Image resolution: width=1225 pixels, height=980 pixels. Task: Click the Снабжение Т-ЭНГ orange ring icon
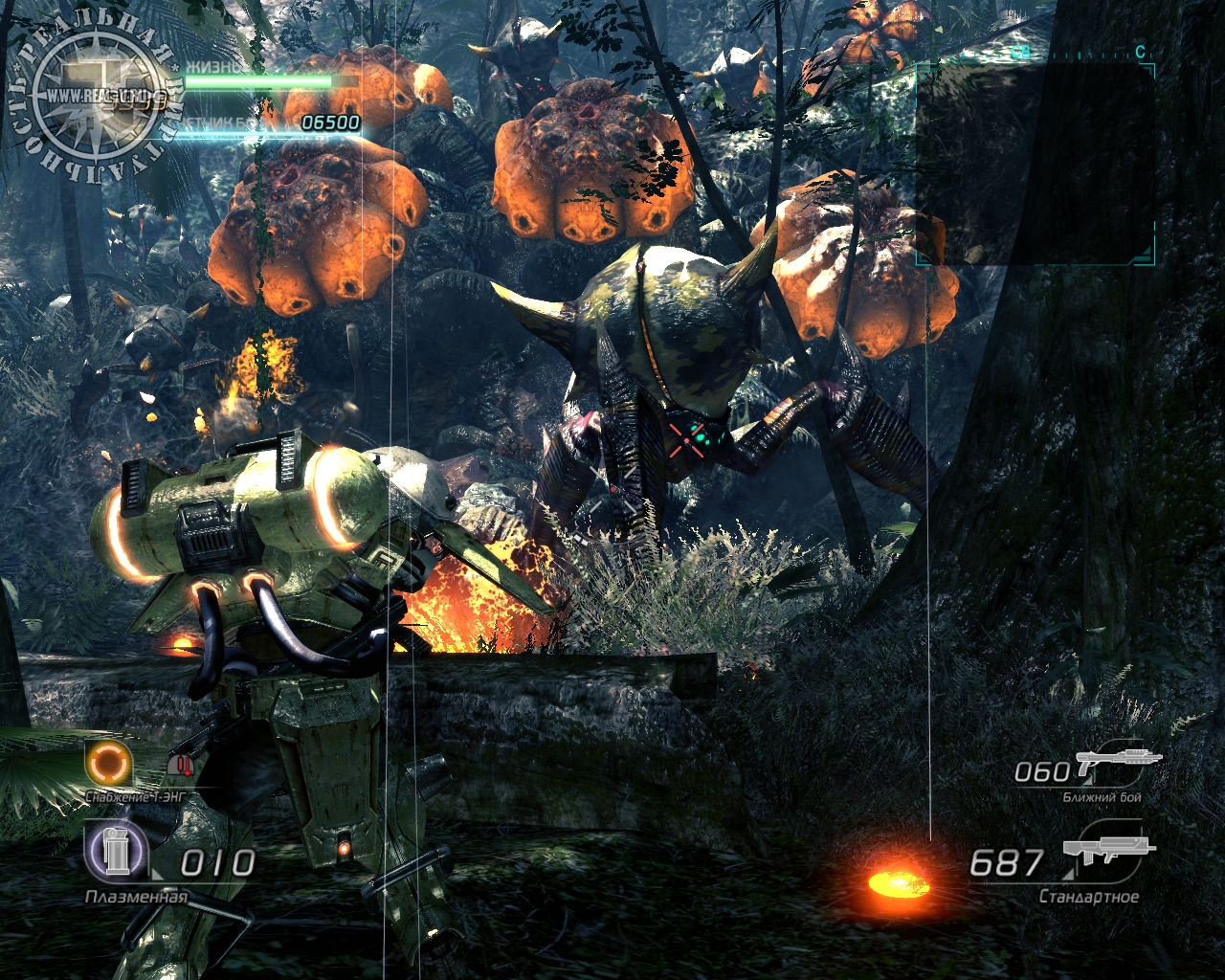(107, 764)
